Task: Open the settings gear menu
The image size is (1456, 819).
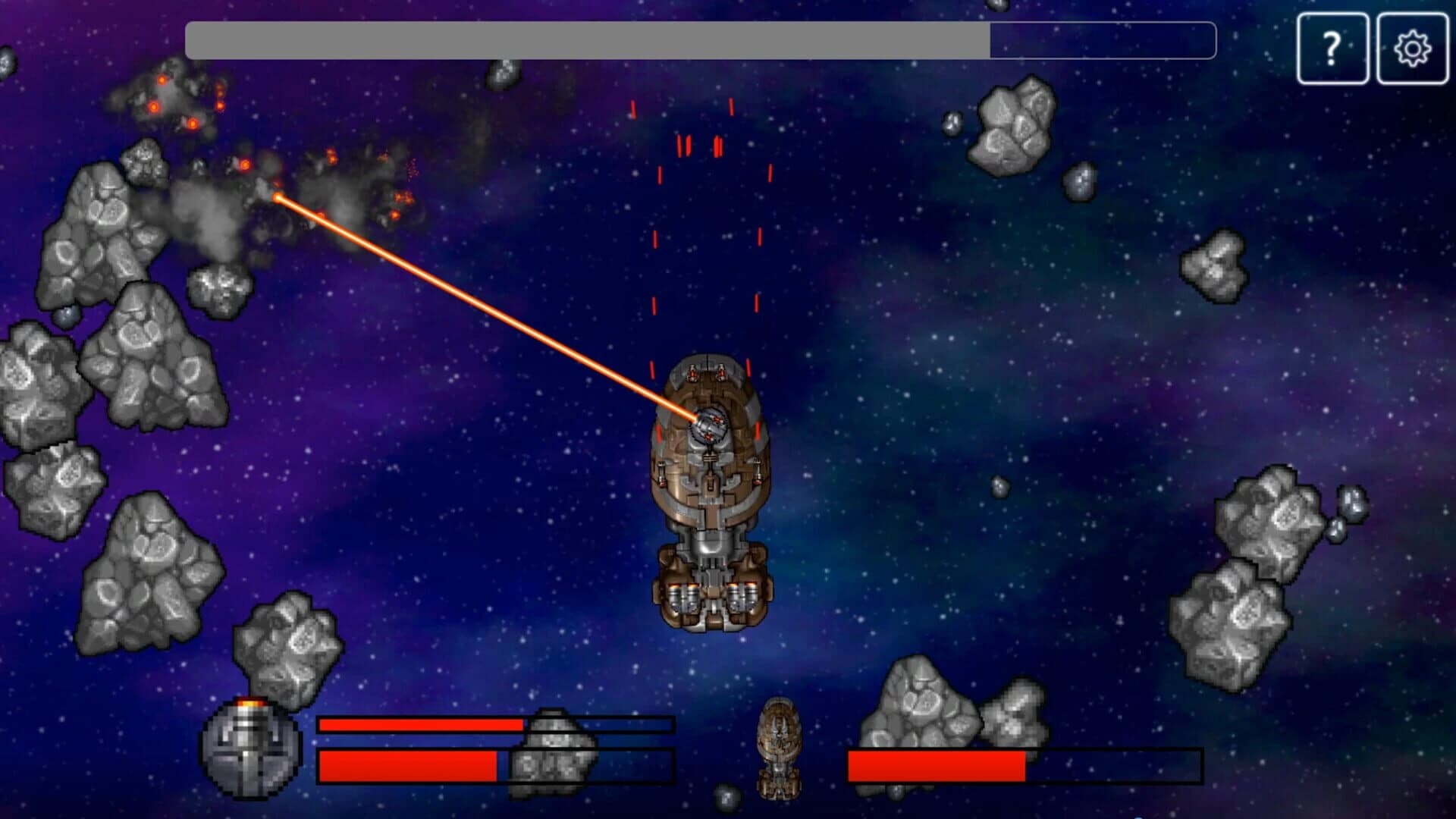Action: 1412,48
